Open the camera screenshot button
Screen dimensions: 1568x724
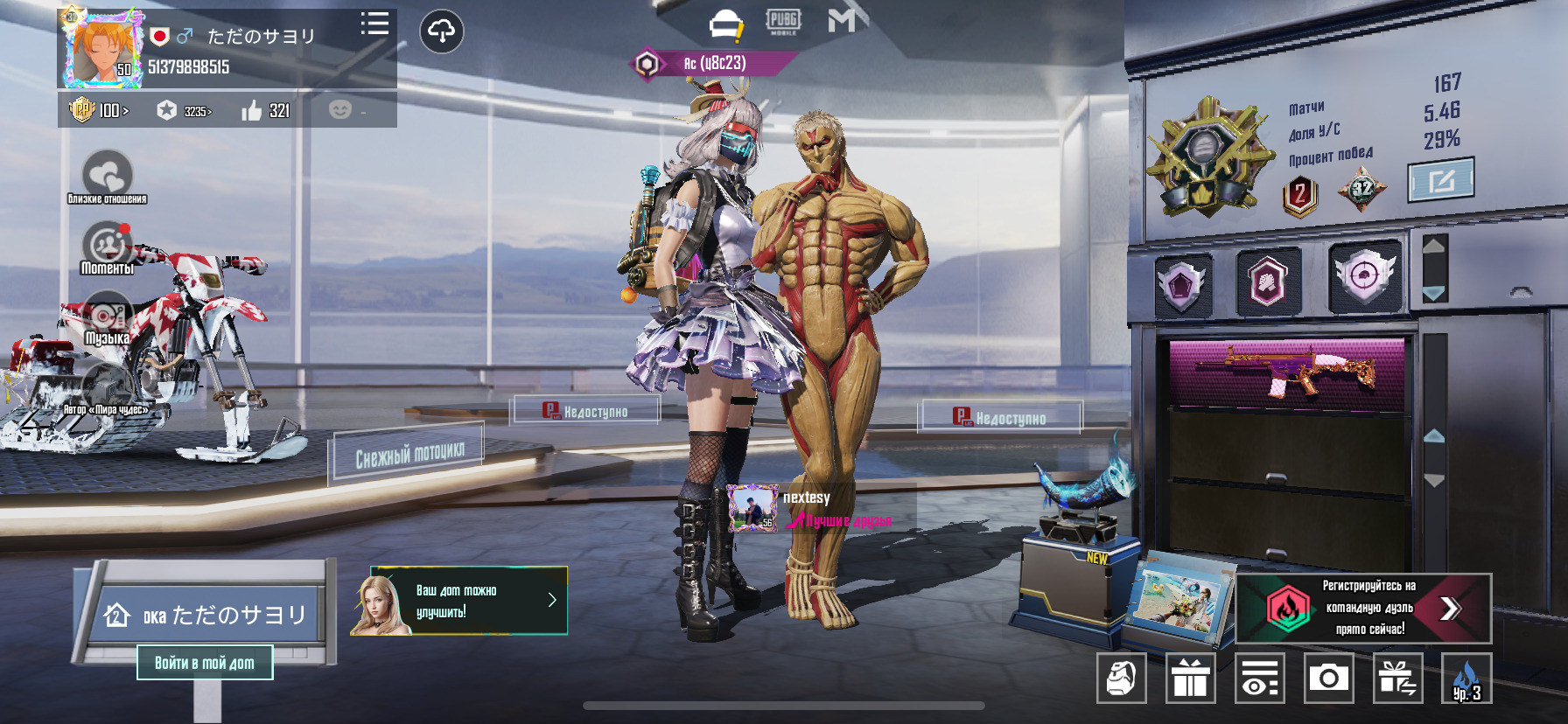1328,678
